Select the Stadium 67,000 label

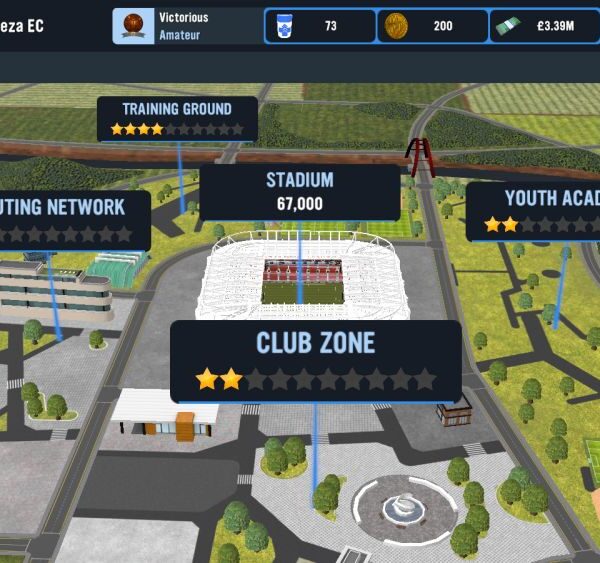pyautogui.click(x=299, y=192)
